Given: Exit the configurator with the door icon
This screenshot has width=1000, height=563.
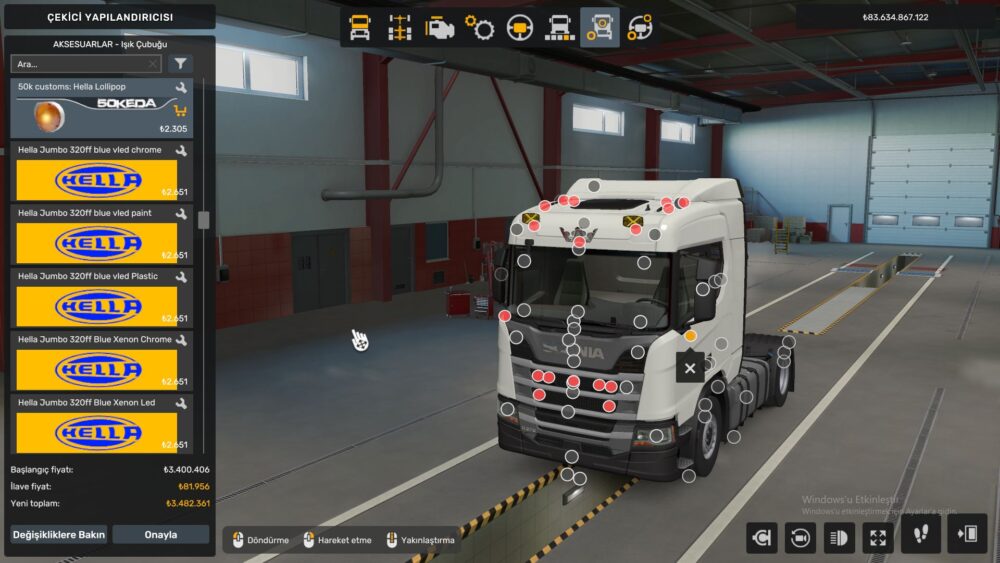Looking at the screenshot, I should pos(967,535).
